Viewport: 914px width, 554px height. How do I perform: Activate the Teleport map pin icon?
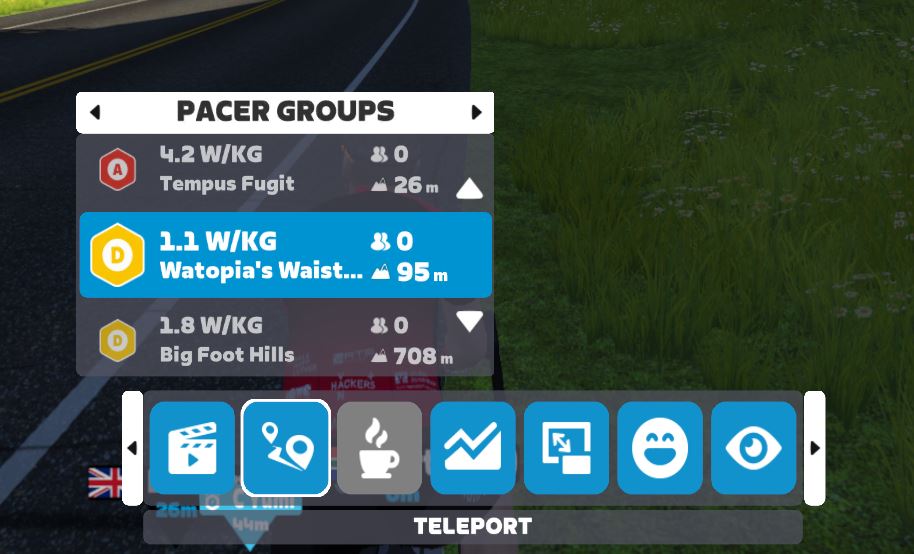pos(286,448)
